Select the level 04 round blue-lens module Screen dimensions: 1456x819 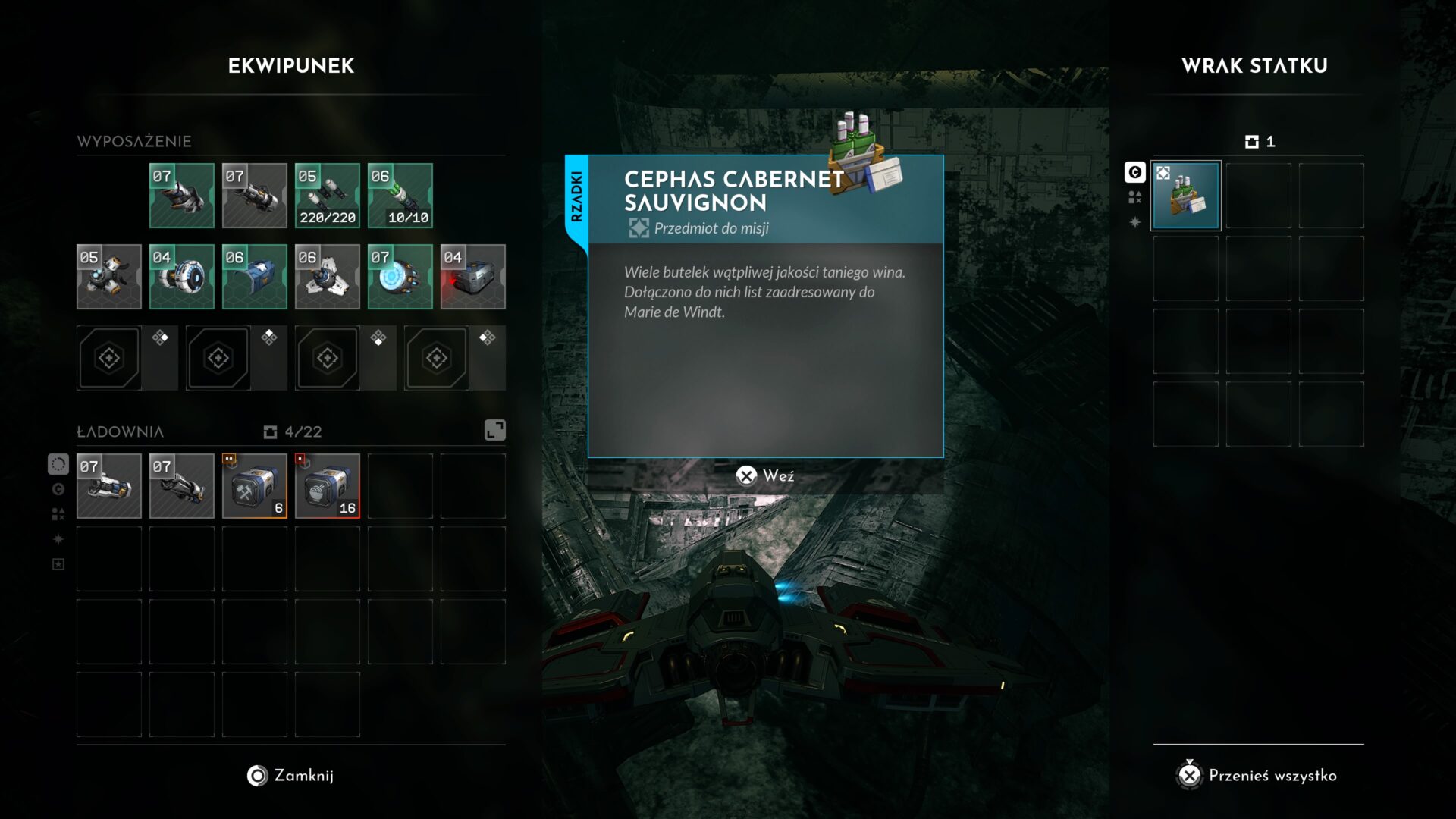click(x=182, y=277)
